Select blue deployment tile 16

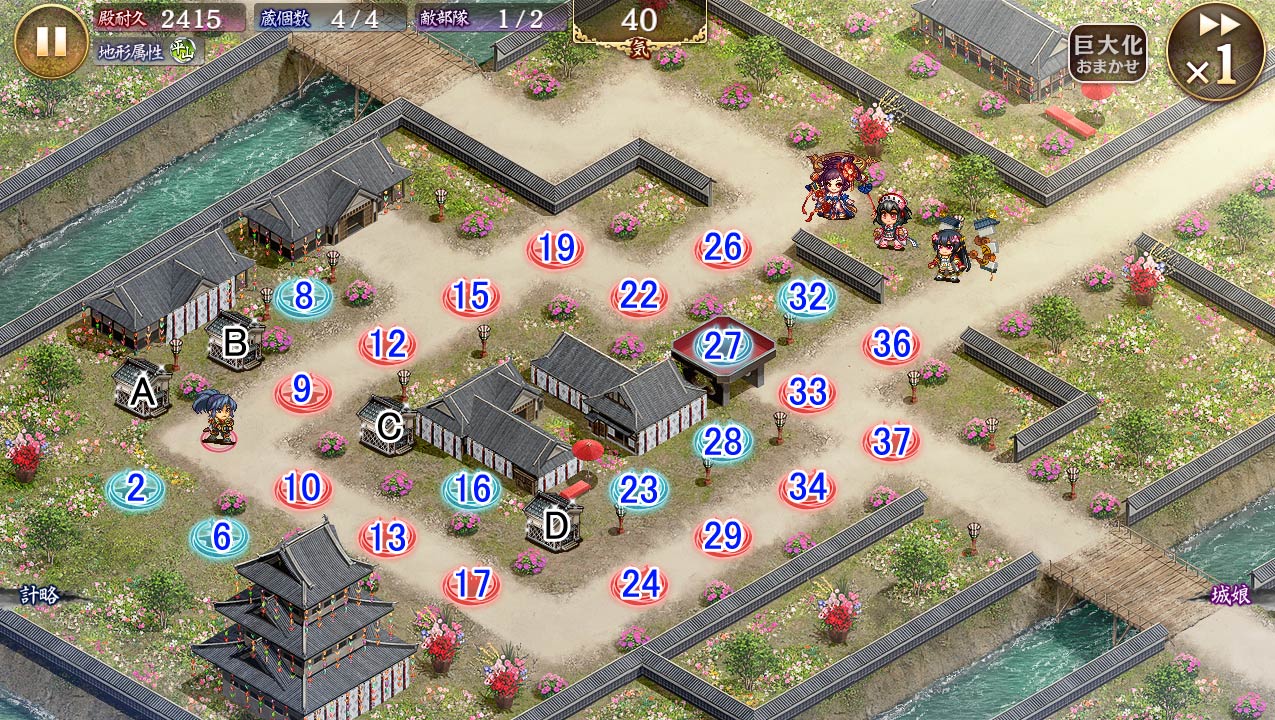pos(472,489)
